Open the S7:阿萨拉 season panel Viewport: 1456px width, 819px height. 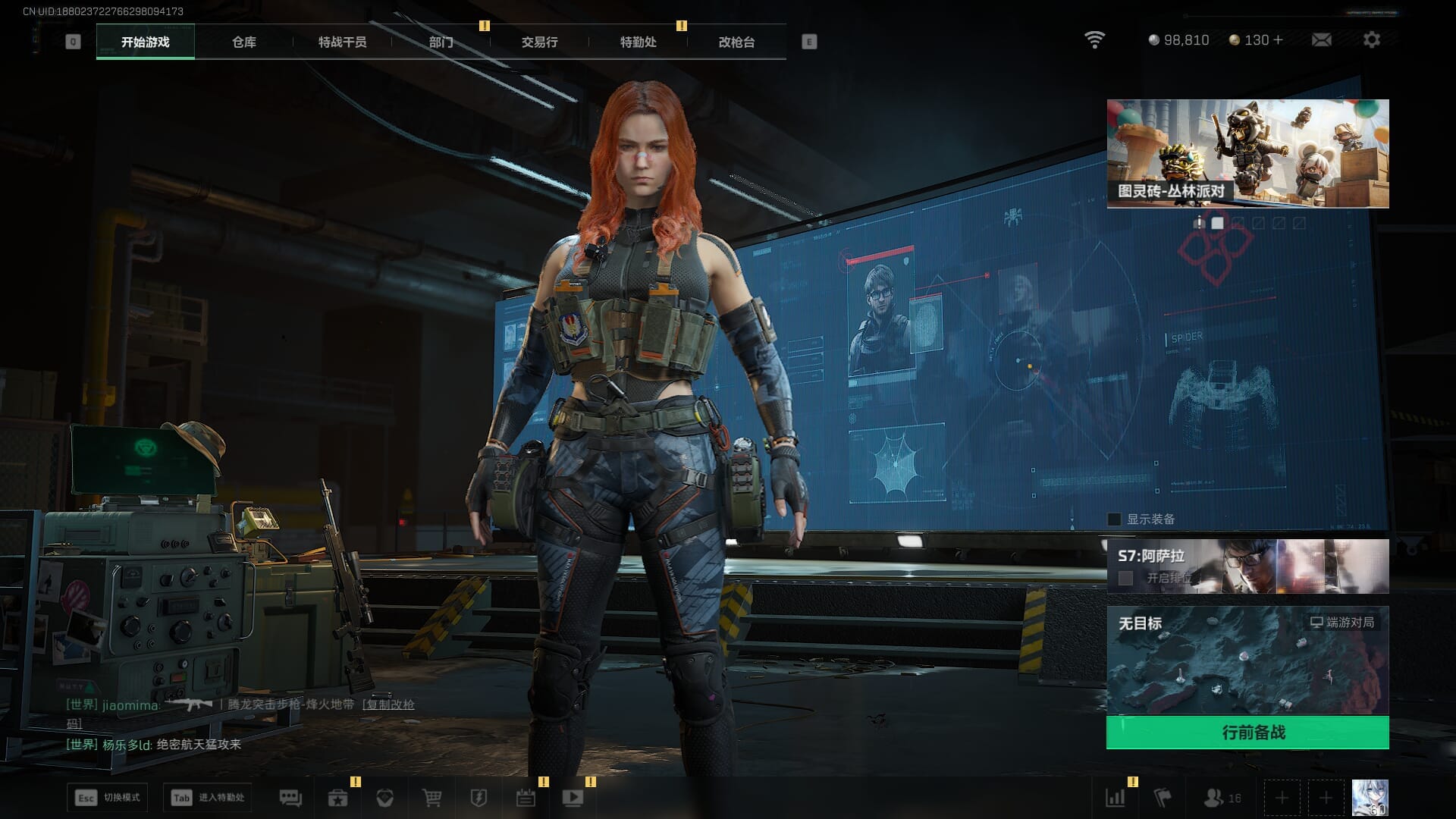[x=1247, y=566]
